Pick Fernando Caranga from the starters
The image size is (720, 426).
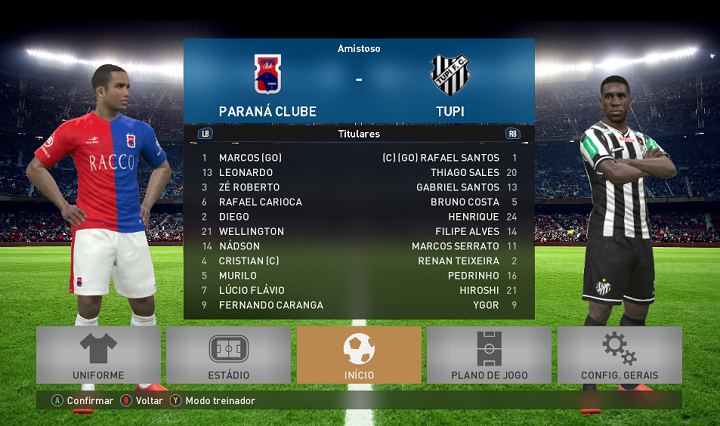[271, 305]
